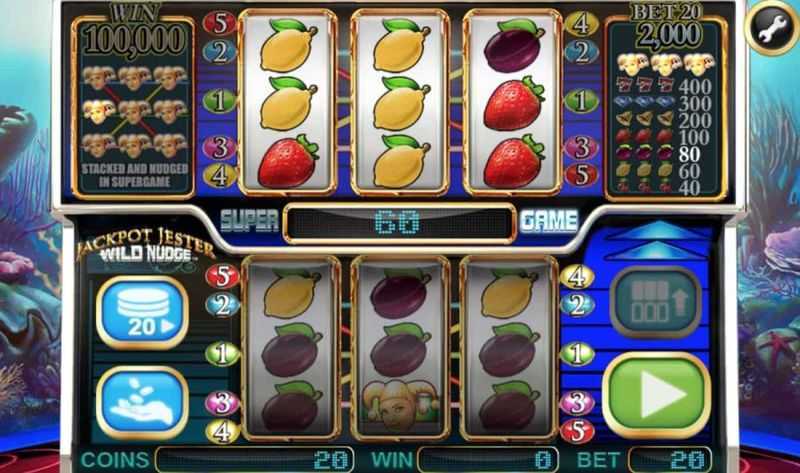Spin the reels with the green play button
Viewport: 800px width, 473px height.
(657, 394)
